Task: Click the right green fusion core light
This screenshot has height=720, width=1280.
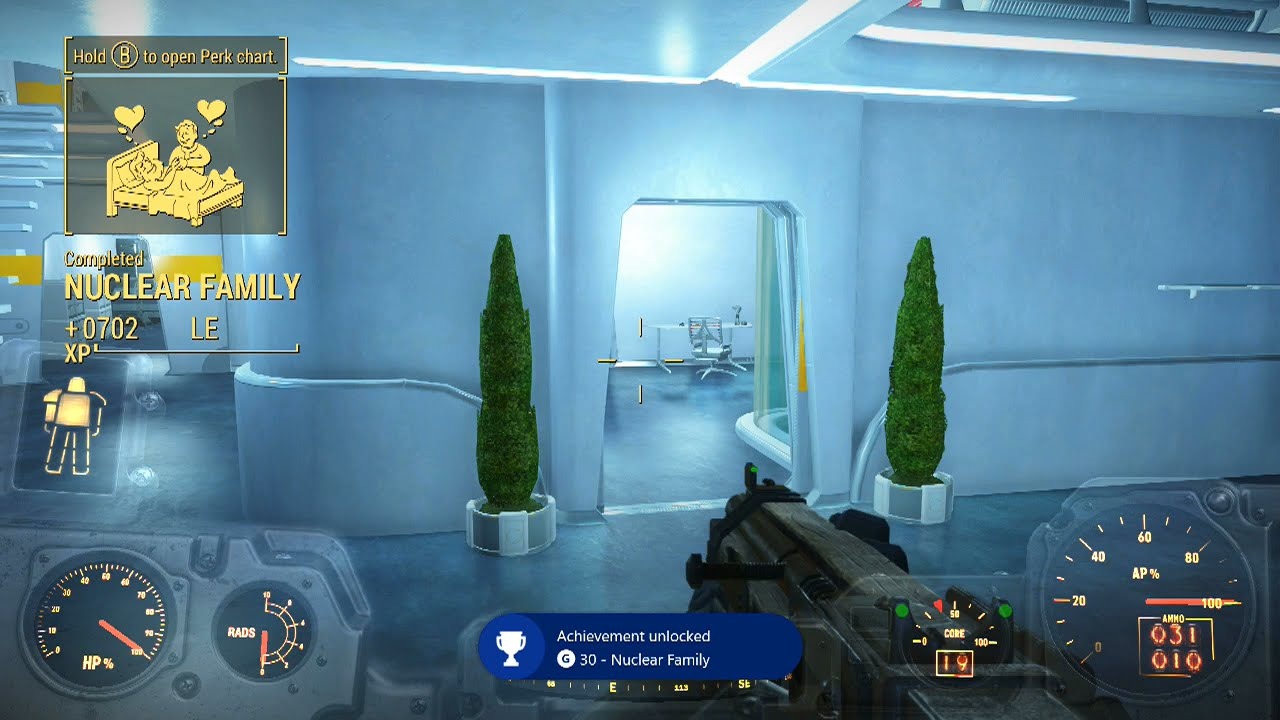Action: [x=1003, y=609]
